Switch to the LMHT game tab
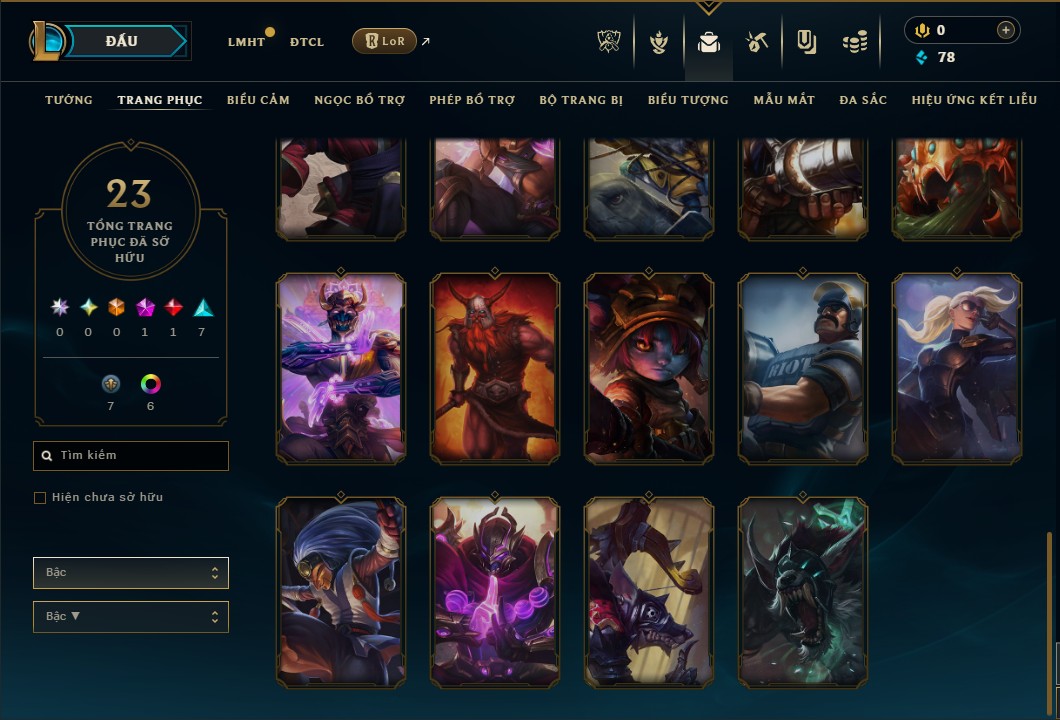 point(246,42)
